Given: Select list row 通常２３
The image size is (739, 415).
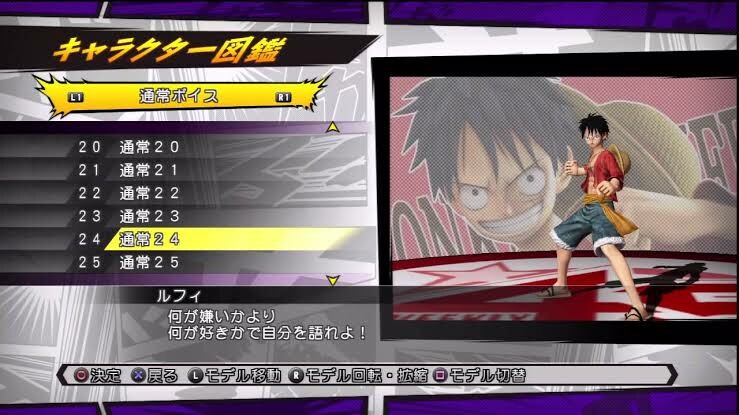Looking at the screenshot, I should click(x=150, y=216).
